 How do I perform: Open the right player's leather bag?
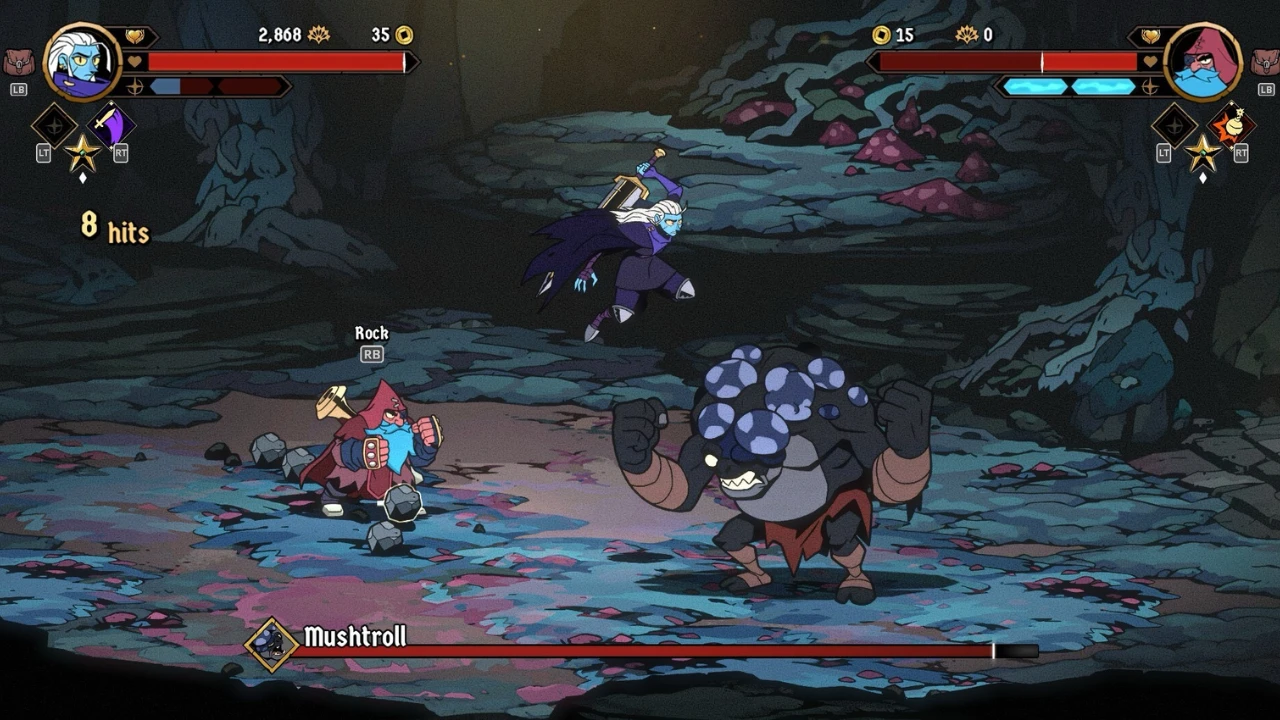click(1263, 63)
